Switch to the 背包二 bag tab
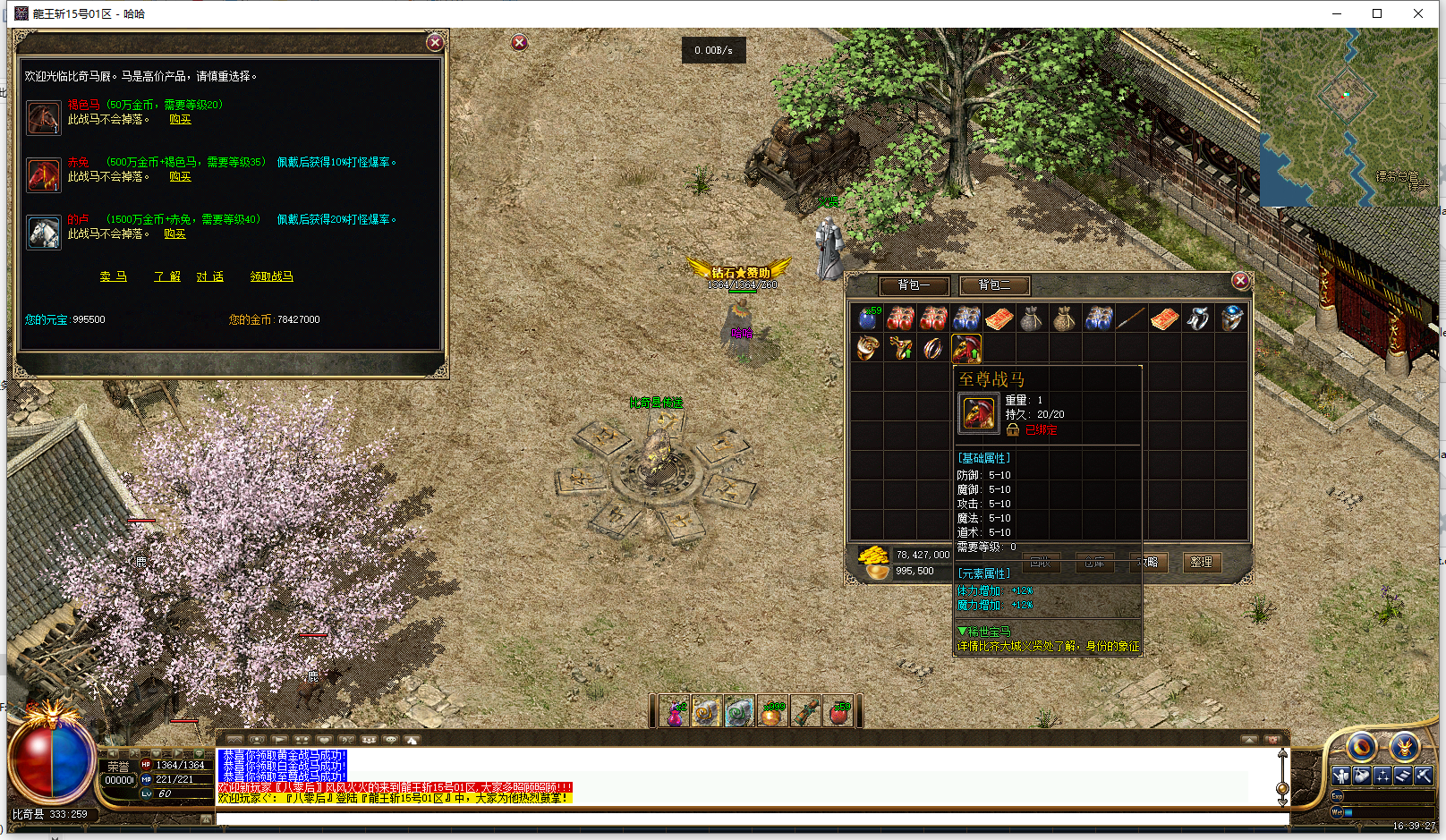 point(994,285)
